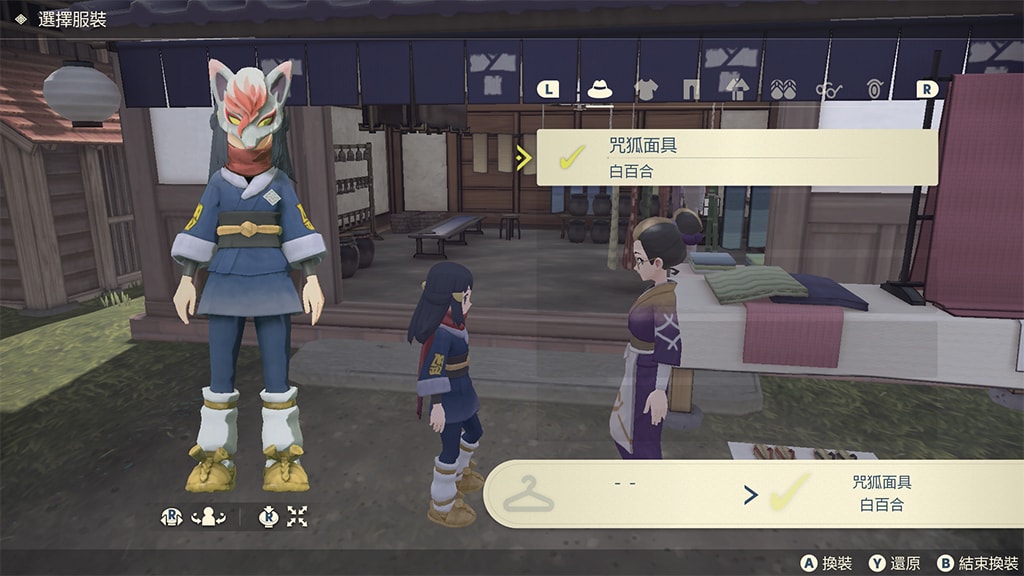Open the sandals footwear category tab

click(x=783, y=89)
